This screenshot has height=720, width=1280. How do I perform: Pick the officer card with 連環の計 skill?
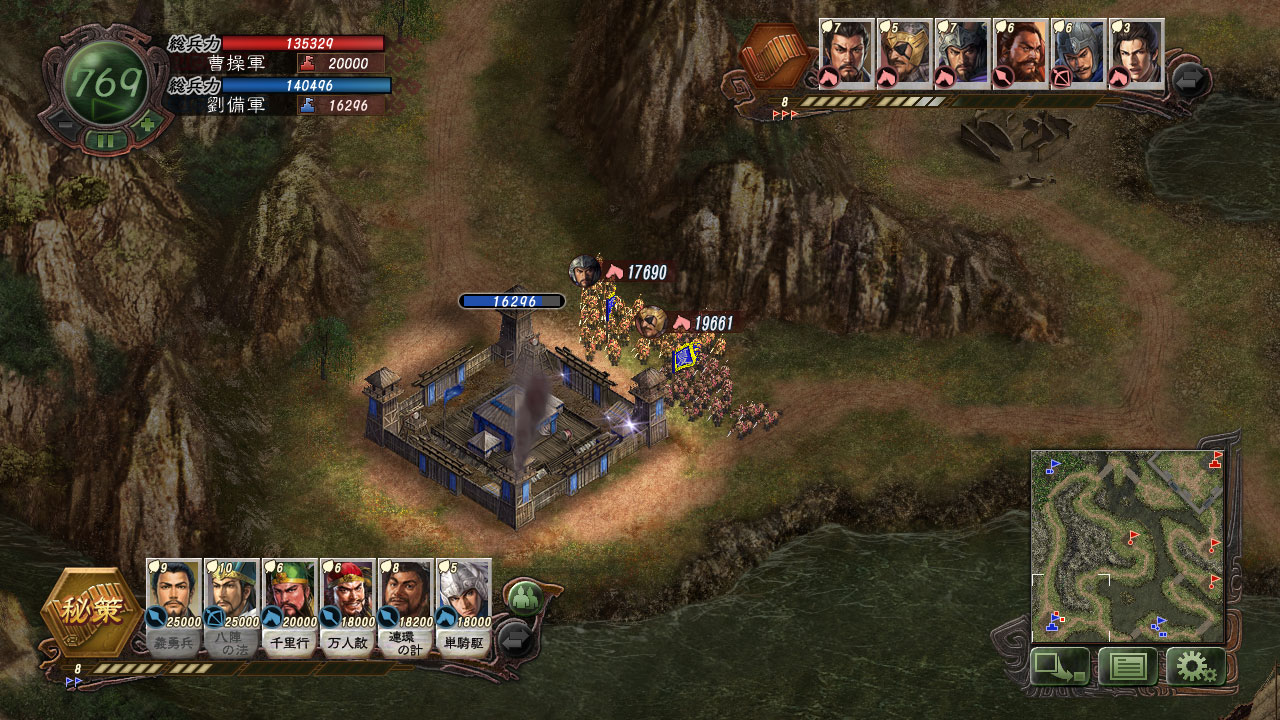405,606
